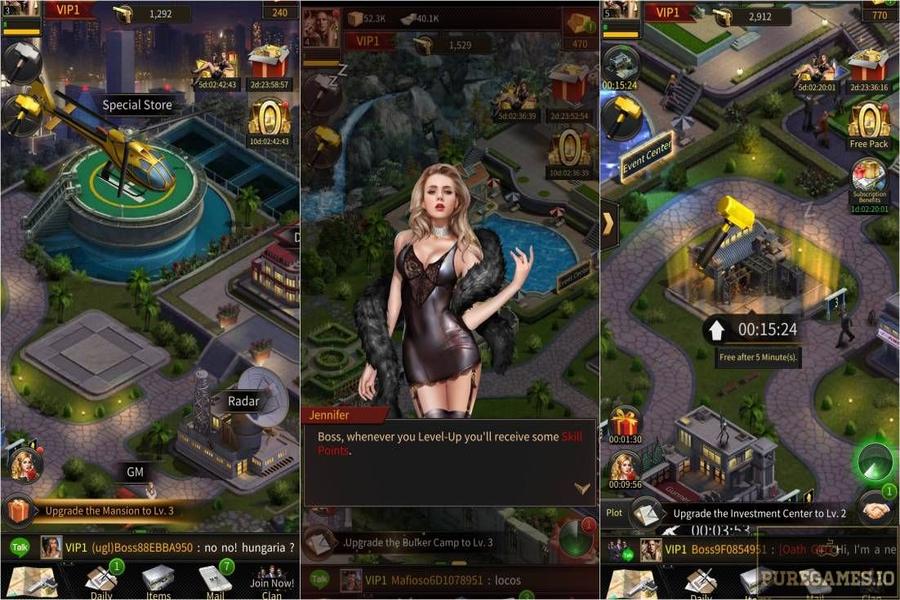Open the blonde advisor portrait with 00:09:56 timer
Screen dimensions: 900x600
point(624,468)
